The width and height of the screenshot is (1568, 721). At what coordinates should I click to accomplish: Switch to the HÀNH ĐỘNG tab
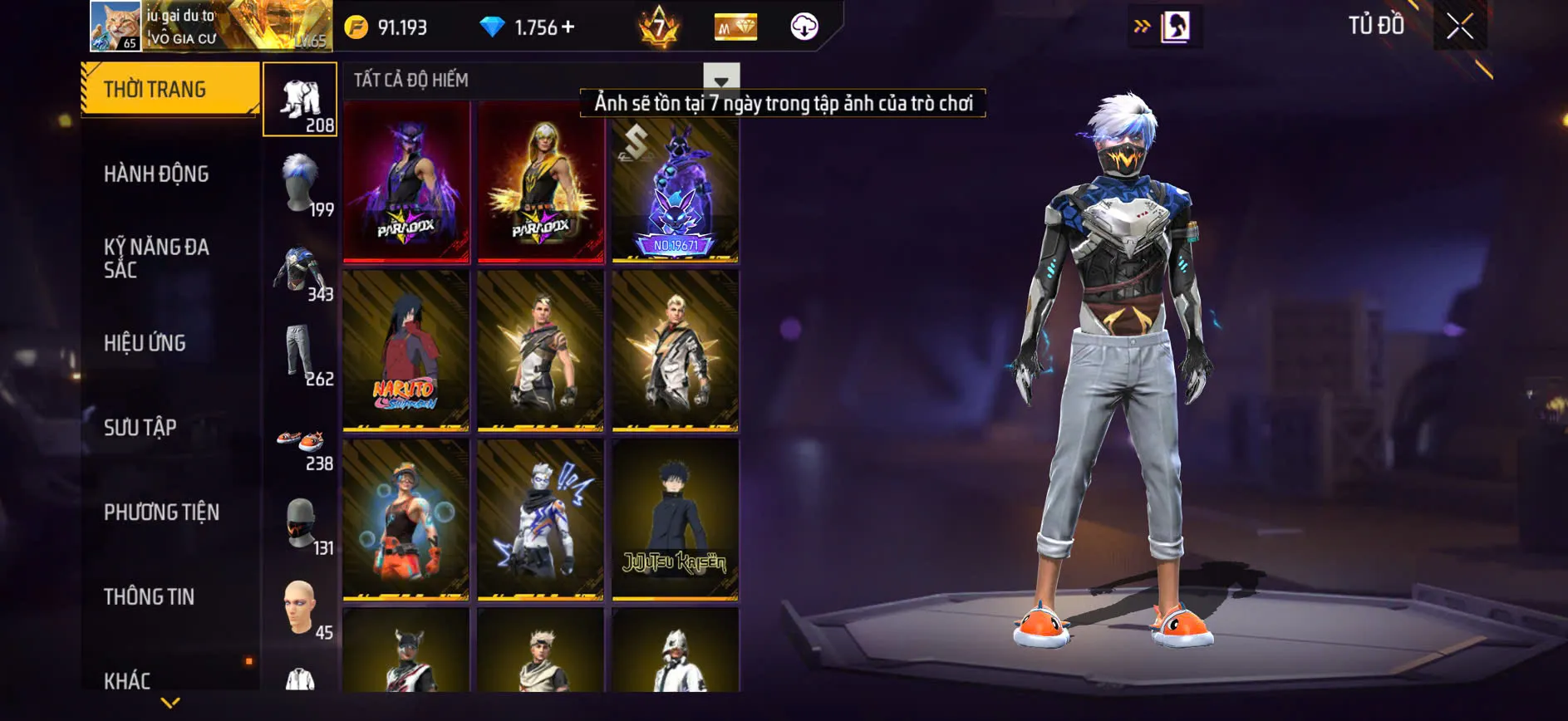click(155, 174)
